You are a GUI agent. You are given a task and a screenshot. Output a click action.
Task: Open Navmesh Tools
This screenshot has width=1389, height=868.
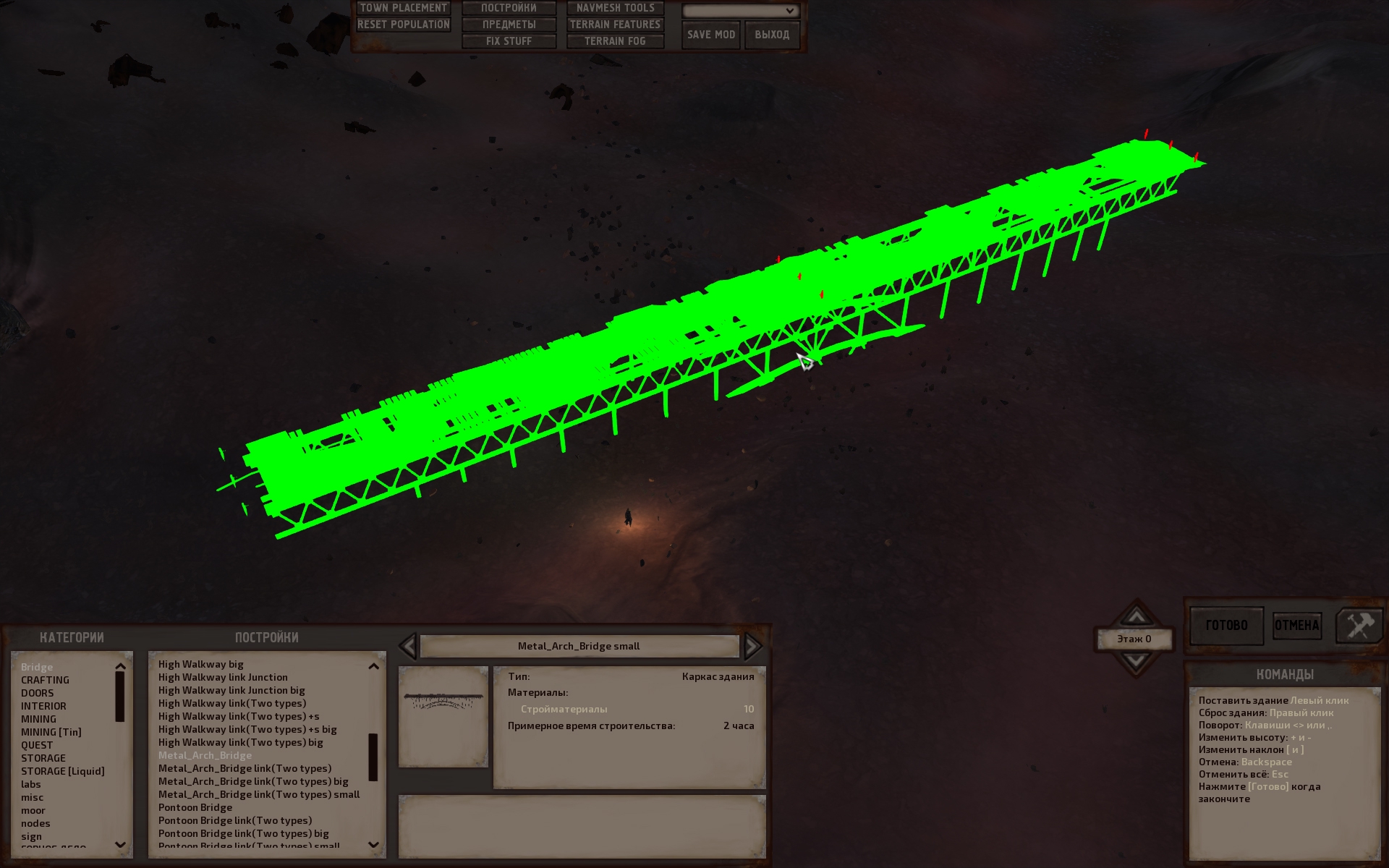(615, 8)
